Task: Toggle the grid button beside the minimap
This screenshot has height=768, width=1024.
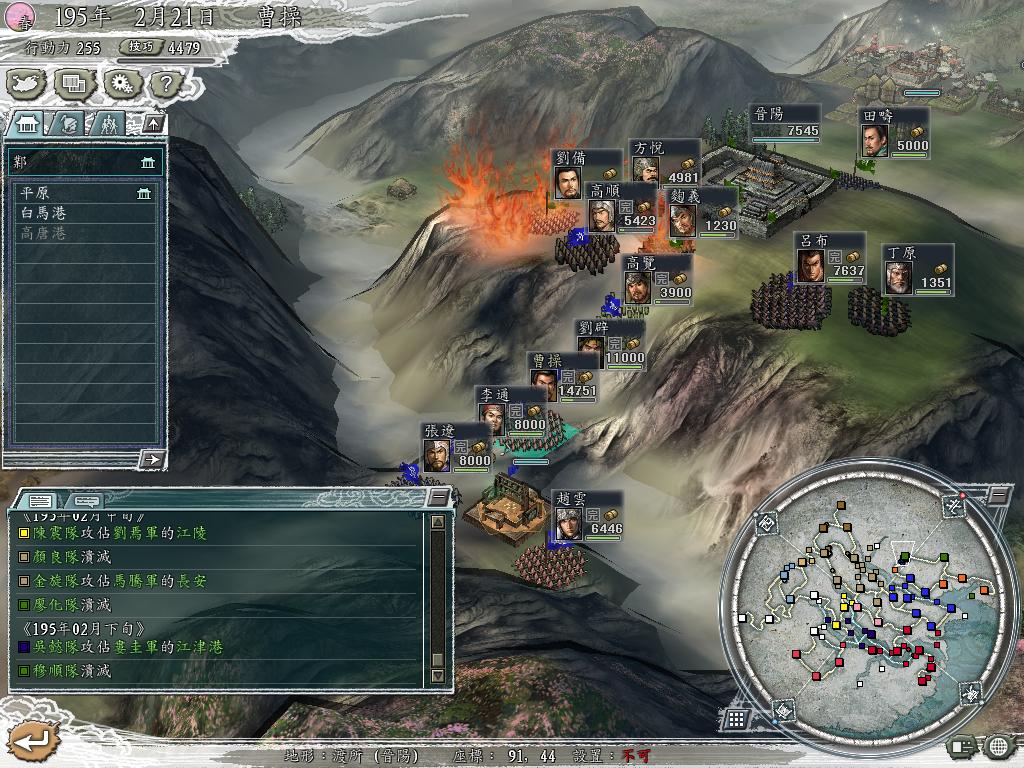Action: pyautogui.click(x=735, y=718)
